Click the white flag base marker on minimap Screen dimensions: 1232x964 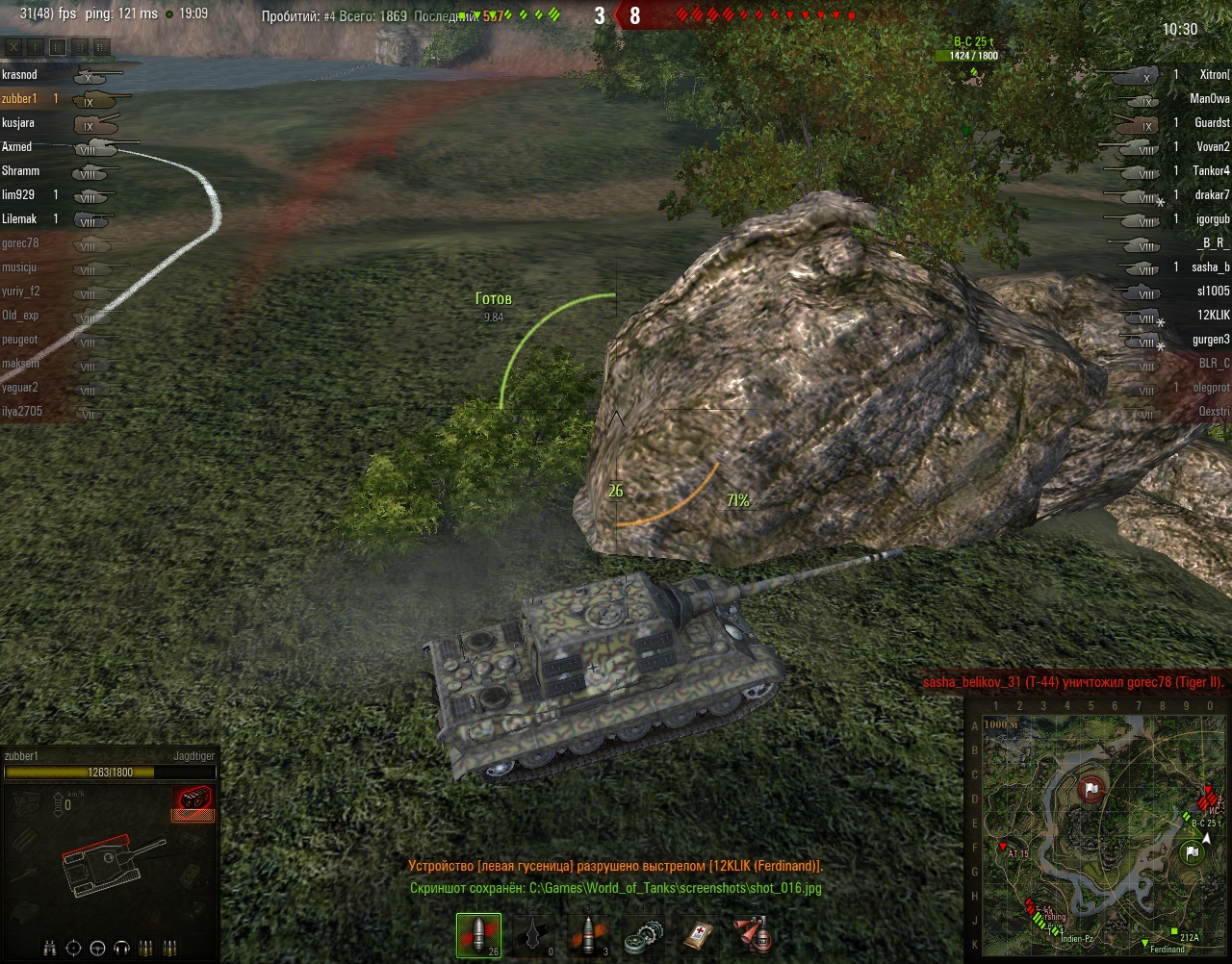1091,791
